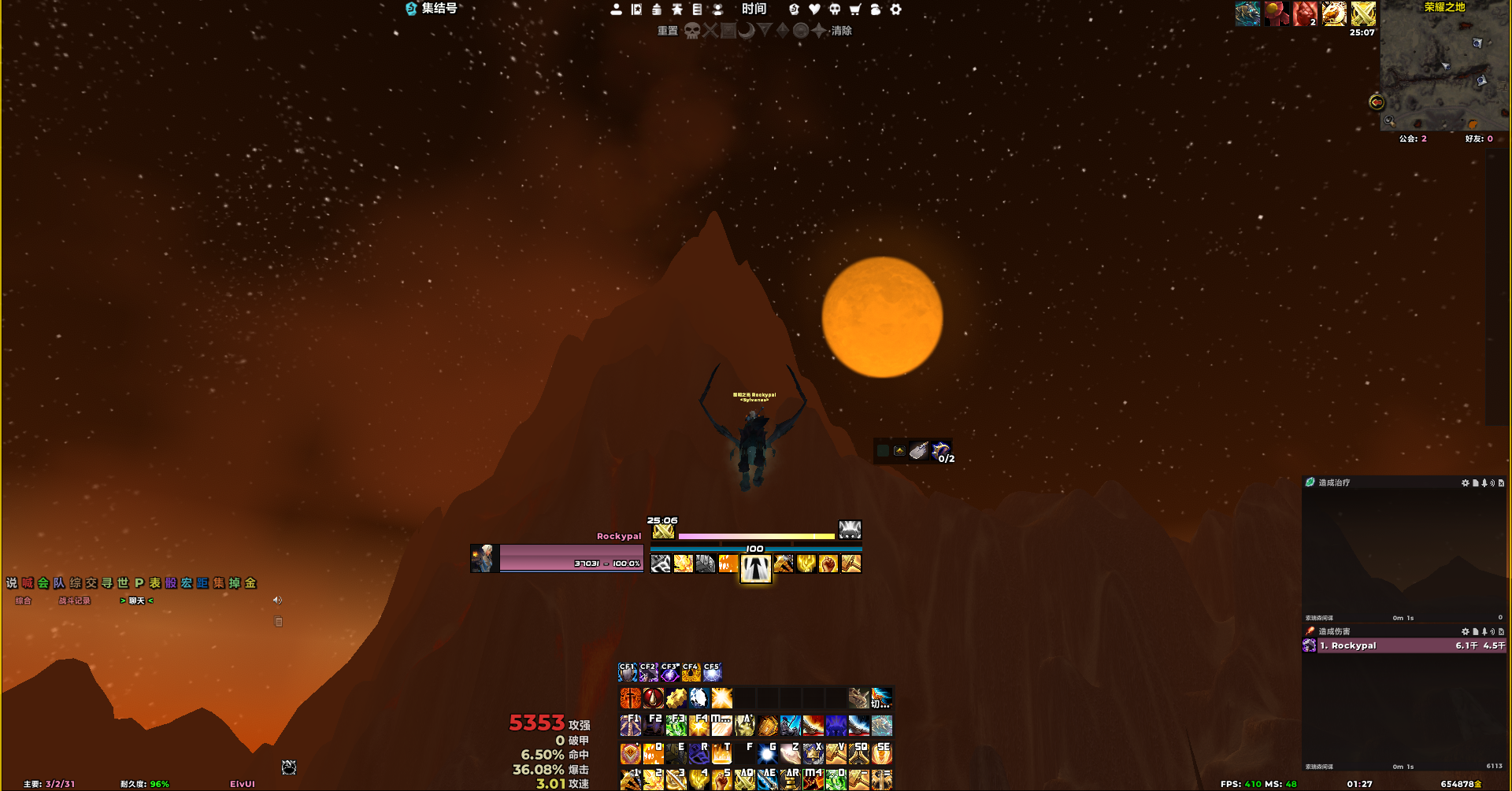The width and height of the screenshot is (1512, 791).
Task: Activate the CF4 golden ability icon
Action: point(691,672)
